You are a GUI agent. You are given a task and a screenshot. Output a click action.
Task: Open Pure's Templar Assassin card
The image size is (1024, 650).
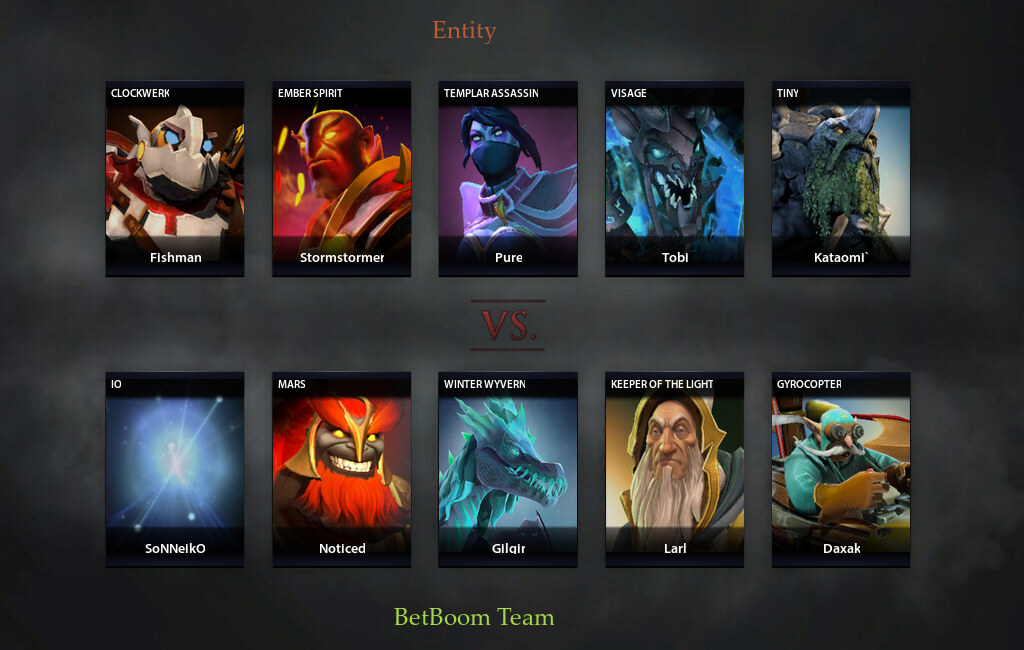[508, 178]
